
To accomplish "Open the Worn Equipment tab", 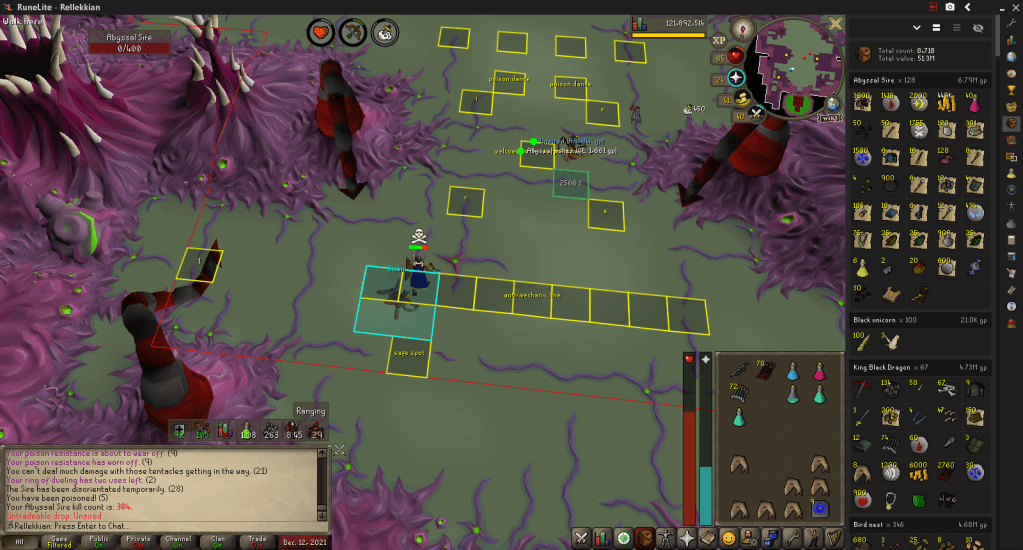I will click(667, 538).
